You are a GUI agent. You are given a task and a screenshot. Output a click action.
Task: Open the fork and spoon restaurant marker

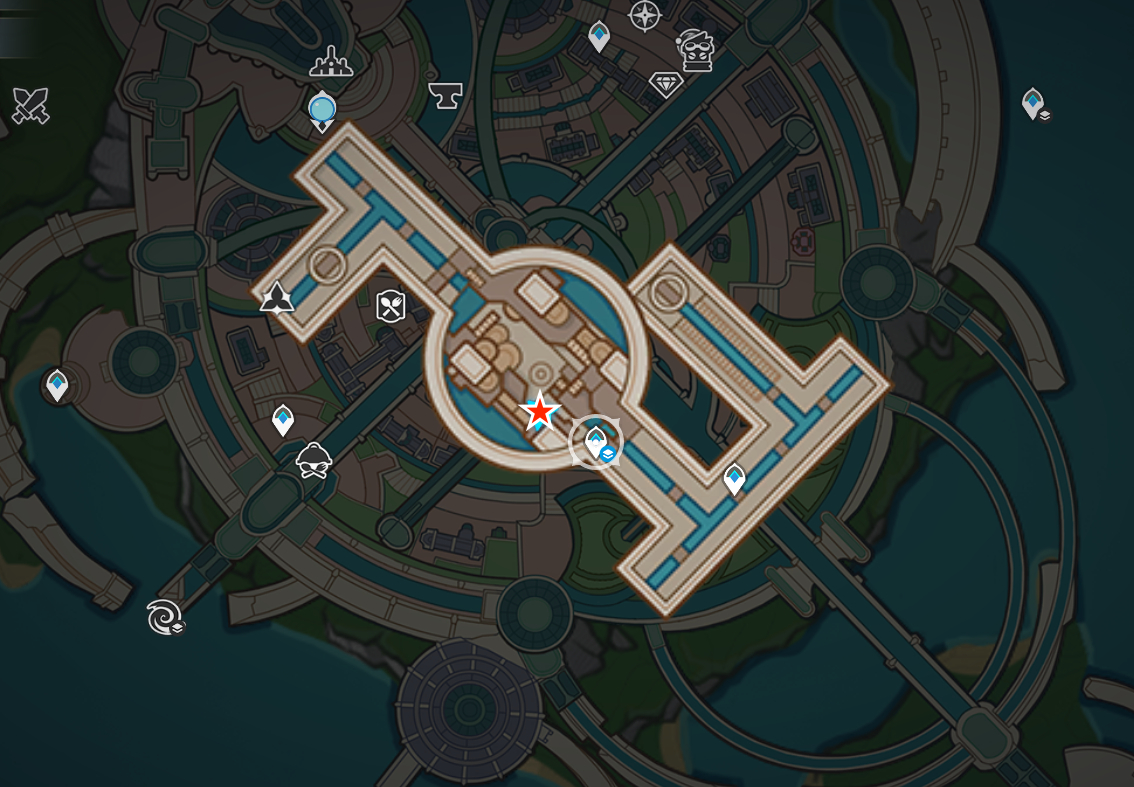[391, 306]
